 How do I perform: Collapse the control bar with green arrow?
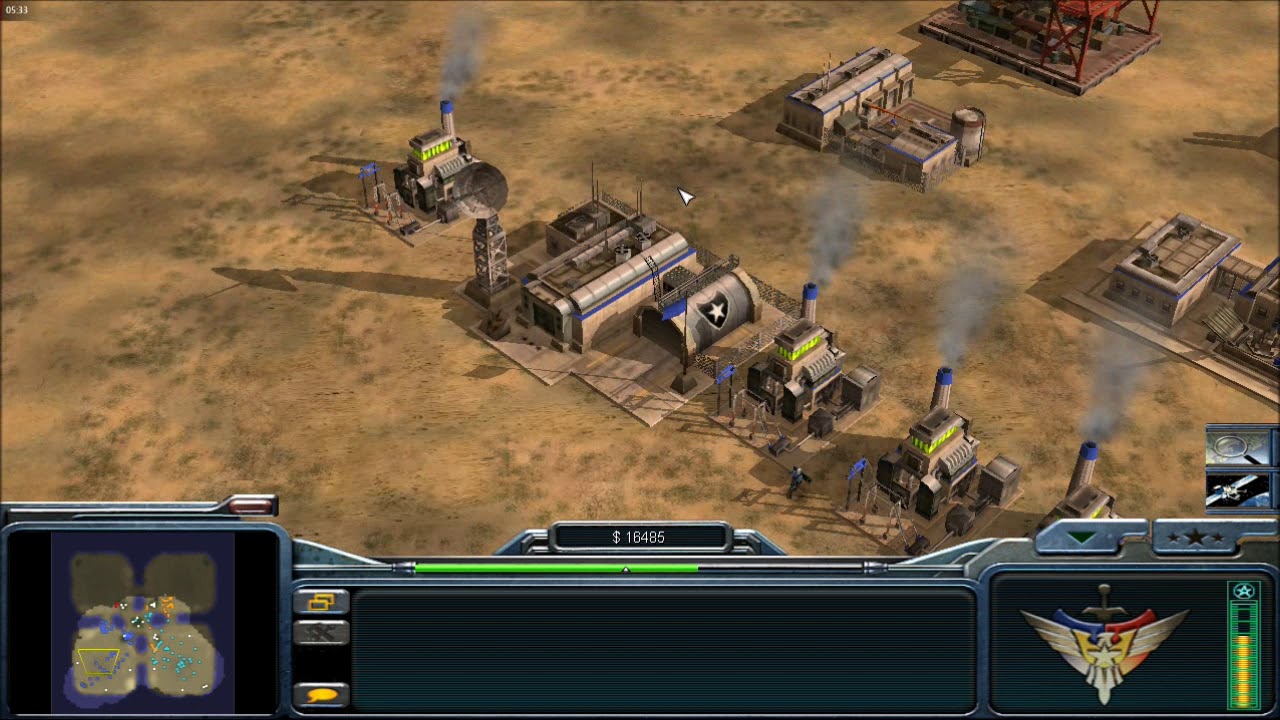[x=1082, y=538]
